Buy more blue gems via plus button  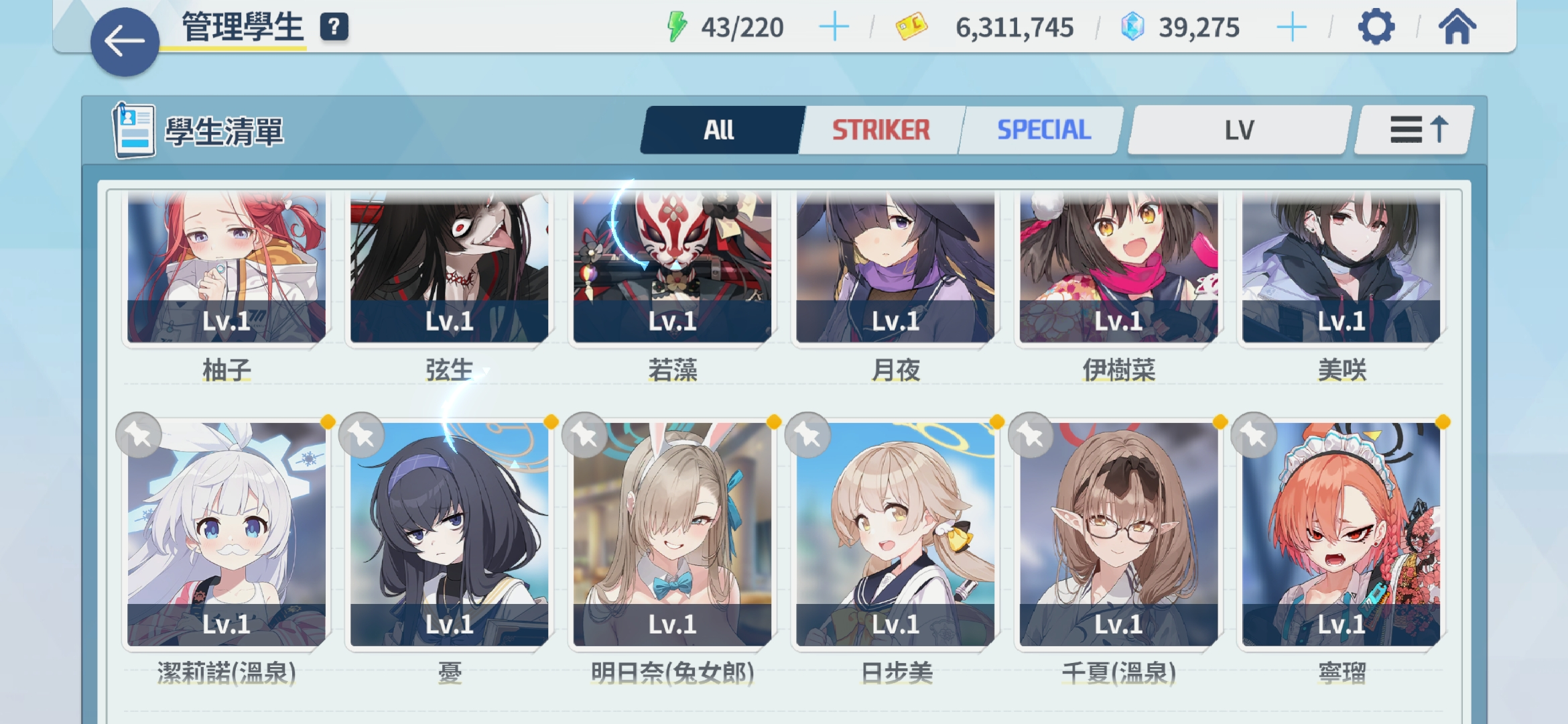[x=1291, y=27]
